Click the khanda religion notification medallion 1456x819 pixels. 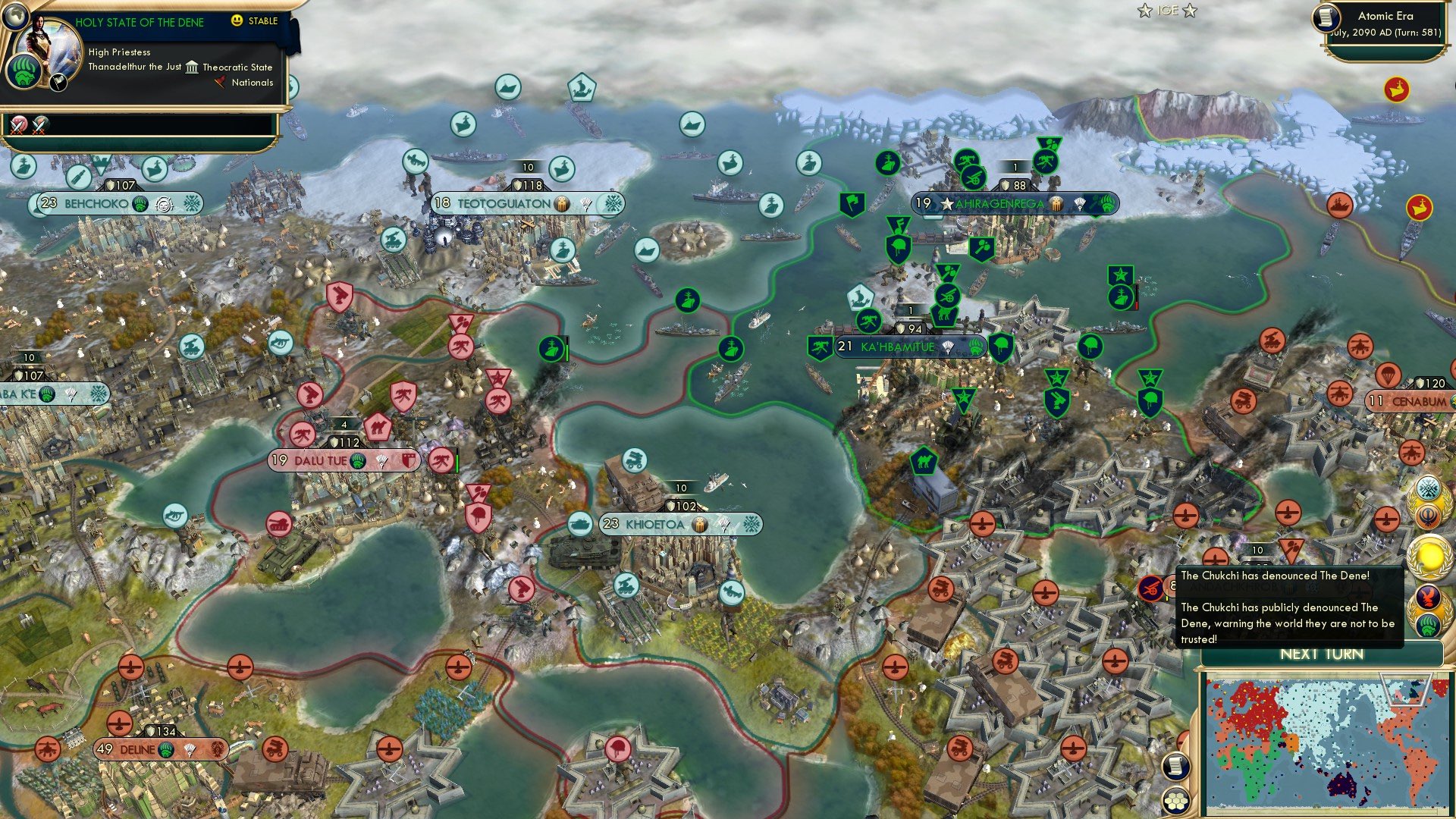tap(1427, 516)
